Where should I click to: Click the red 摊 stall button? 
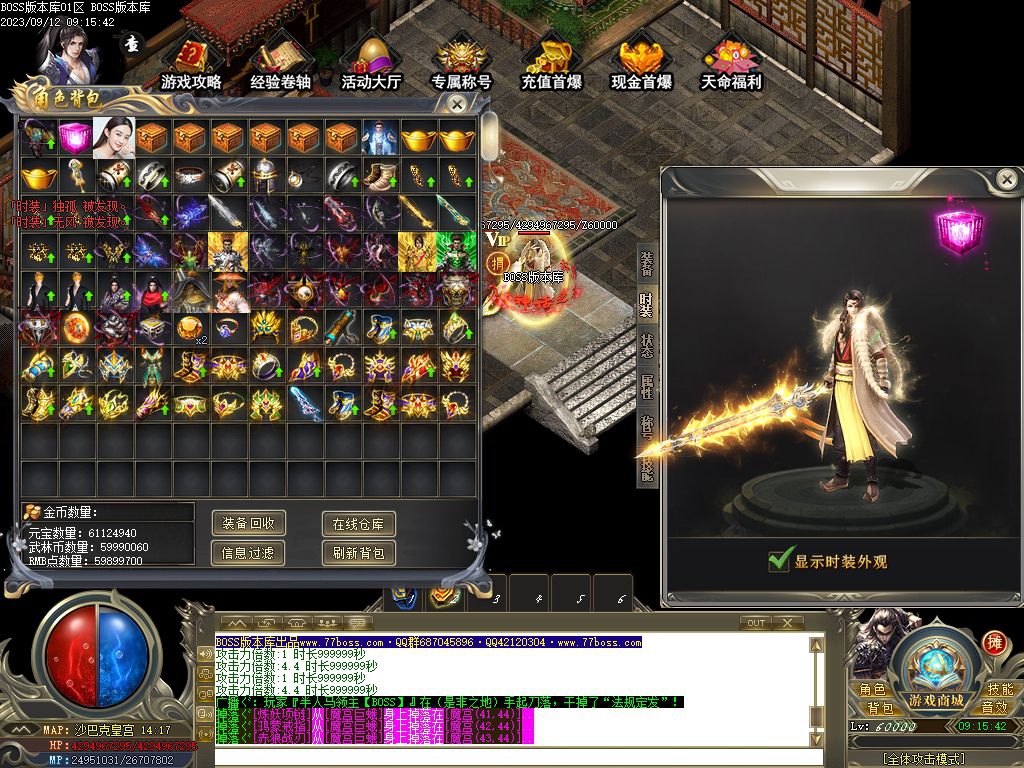coord(993,642)
